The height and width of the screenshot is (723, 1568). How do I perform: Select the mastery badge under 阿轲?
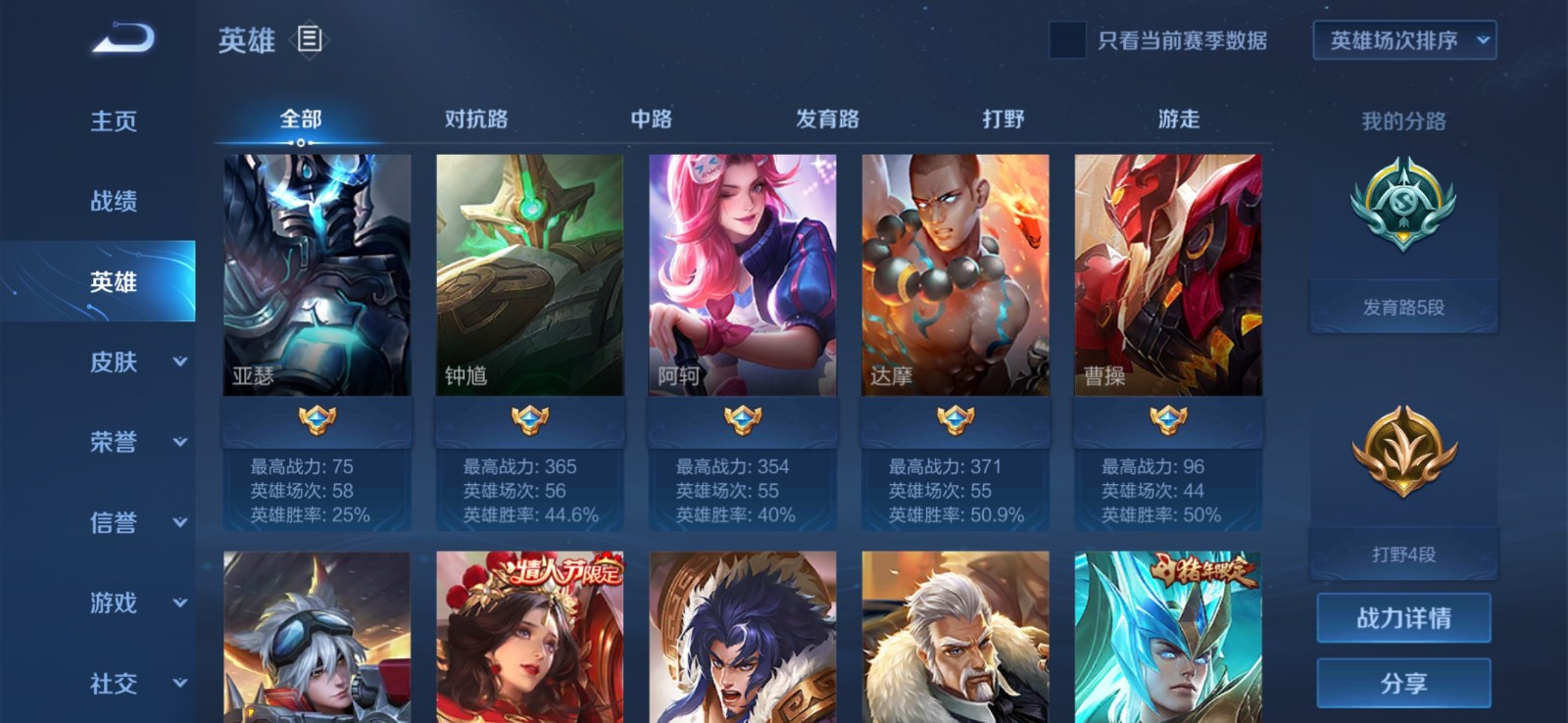point(741,419)
